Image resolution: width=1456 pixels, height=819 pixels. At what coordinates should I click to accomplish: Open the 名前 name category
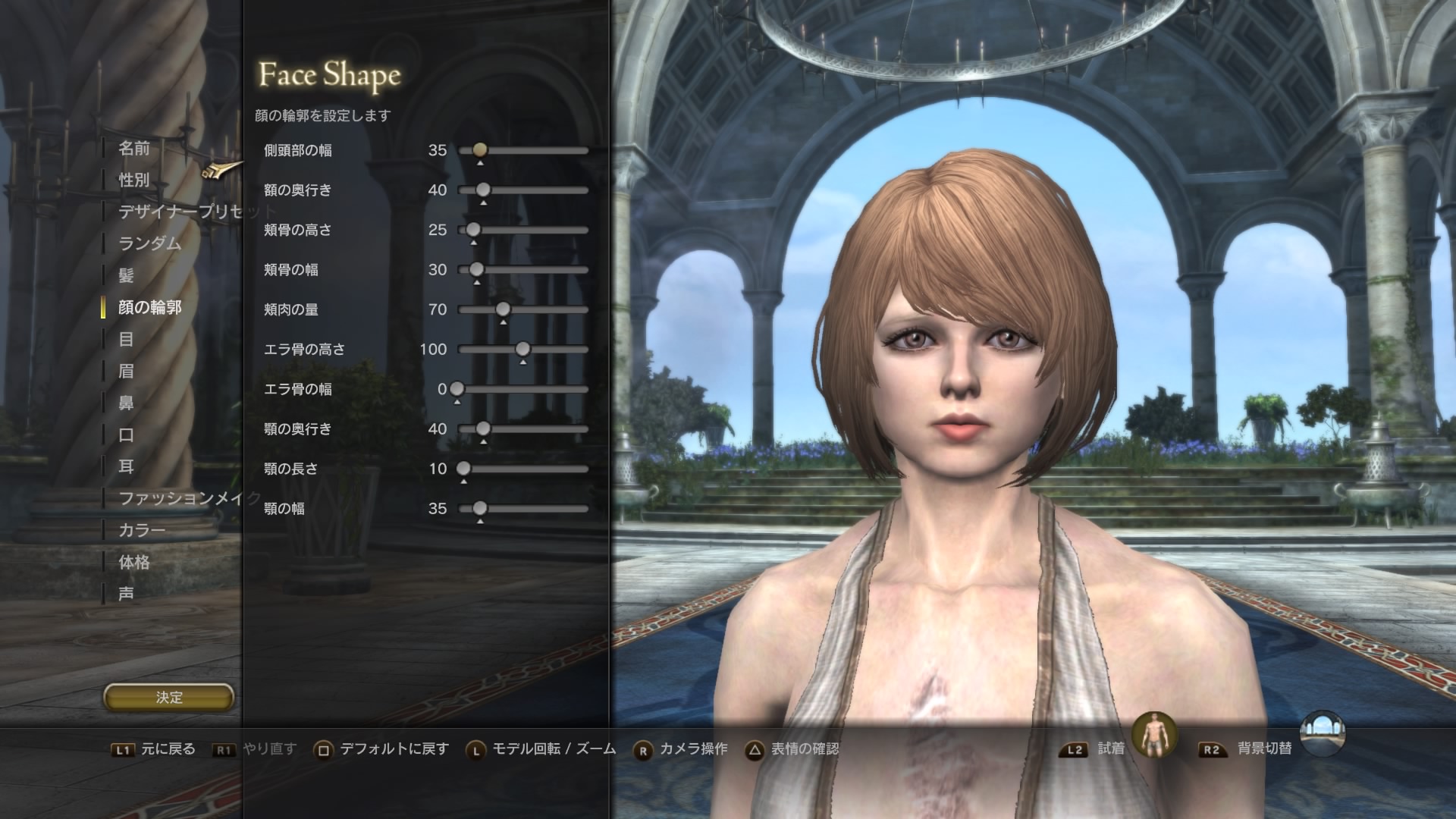134,148
